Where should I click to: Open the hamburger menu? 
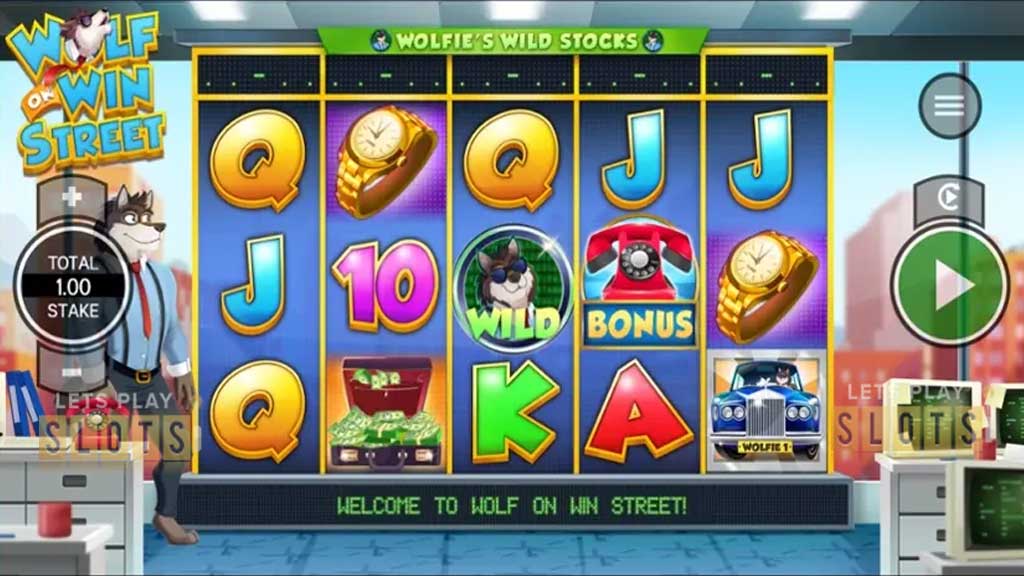949,106
